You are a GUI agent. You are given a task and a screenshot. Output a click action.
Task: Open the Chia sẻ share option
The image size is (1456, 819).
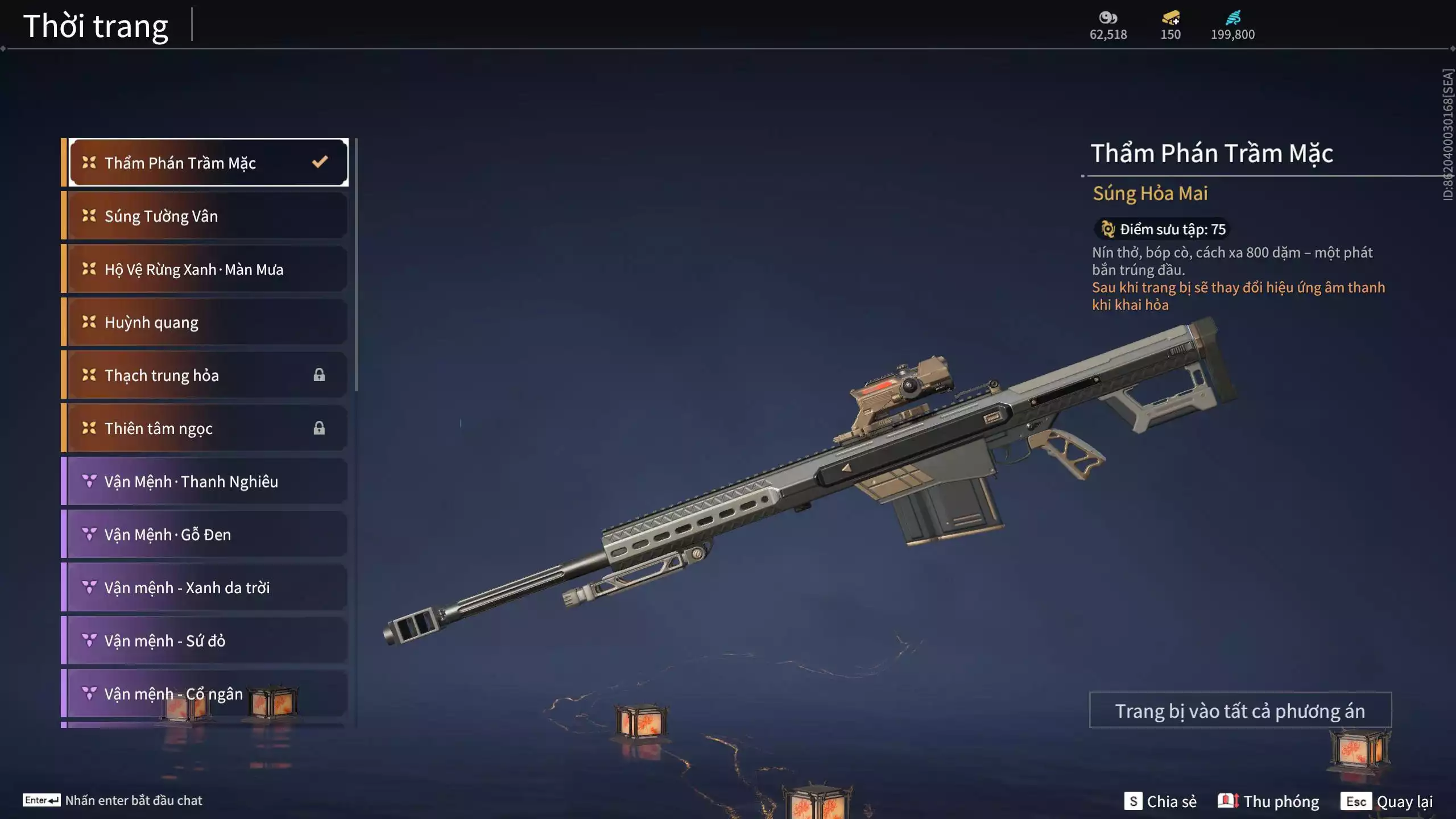tap(1160, 801)
